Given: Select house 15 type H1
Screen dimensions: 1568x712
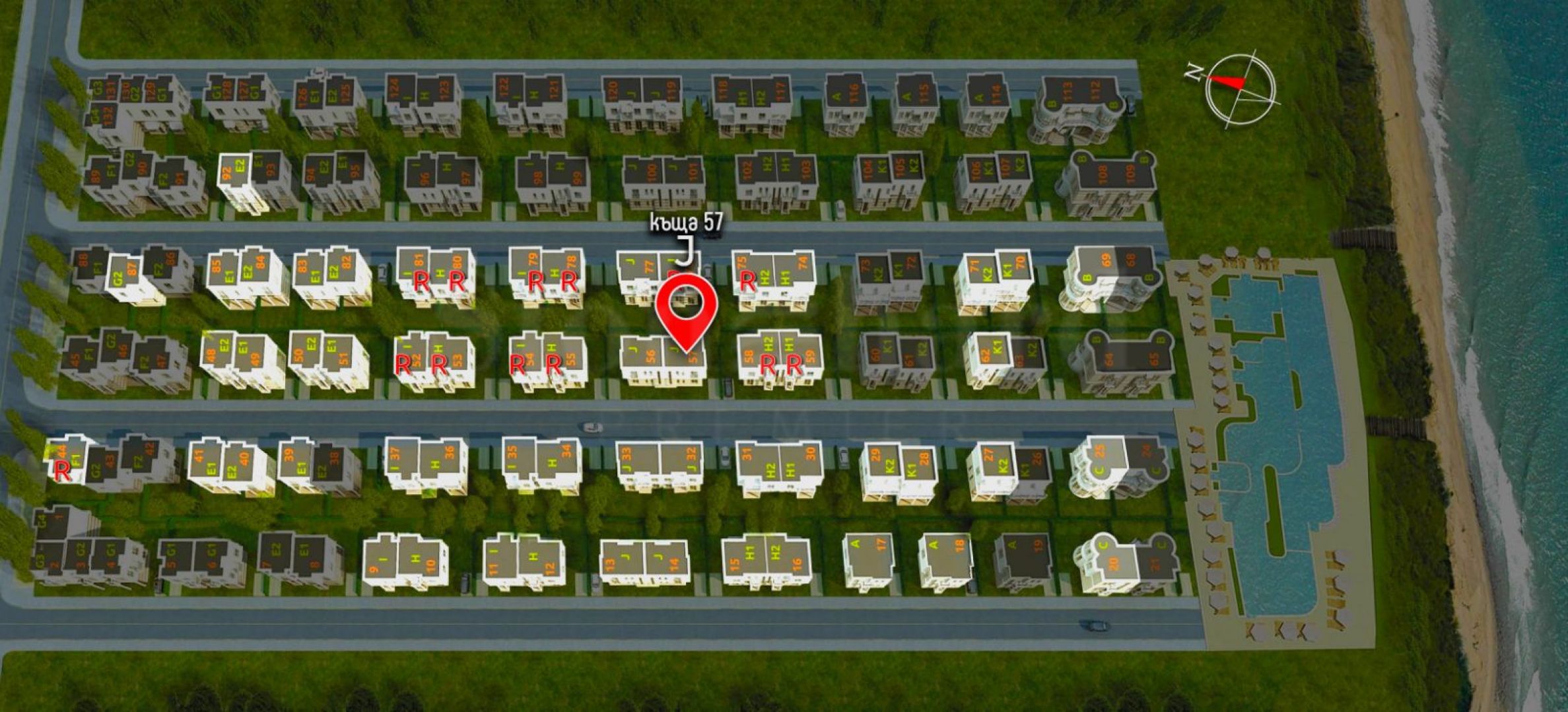Looking at the screenshot, I should click(743, 559).
